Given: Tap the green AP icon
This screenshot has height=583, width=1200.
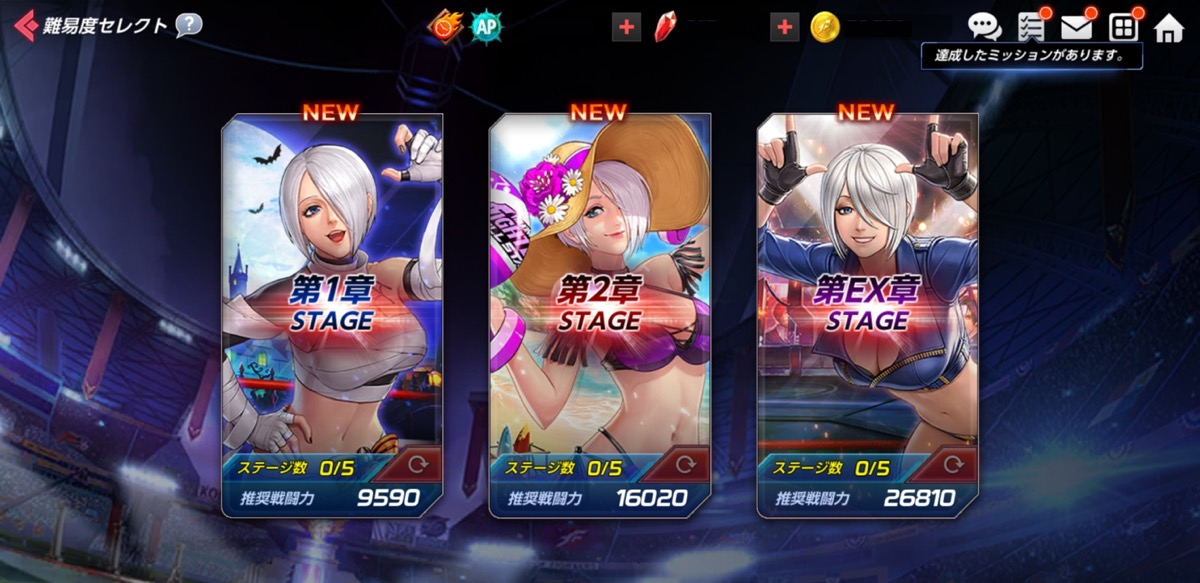Looking at the screenshot, I should 486,26.
